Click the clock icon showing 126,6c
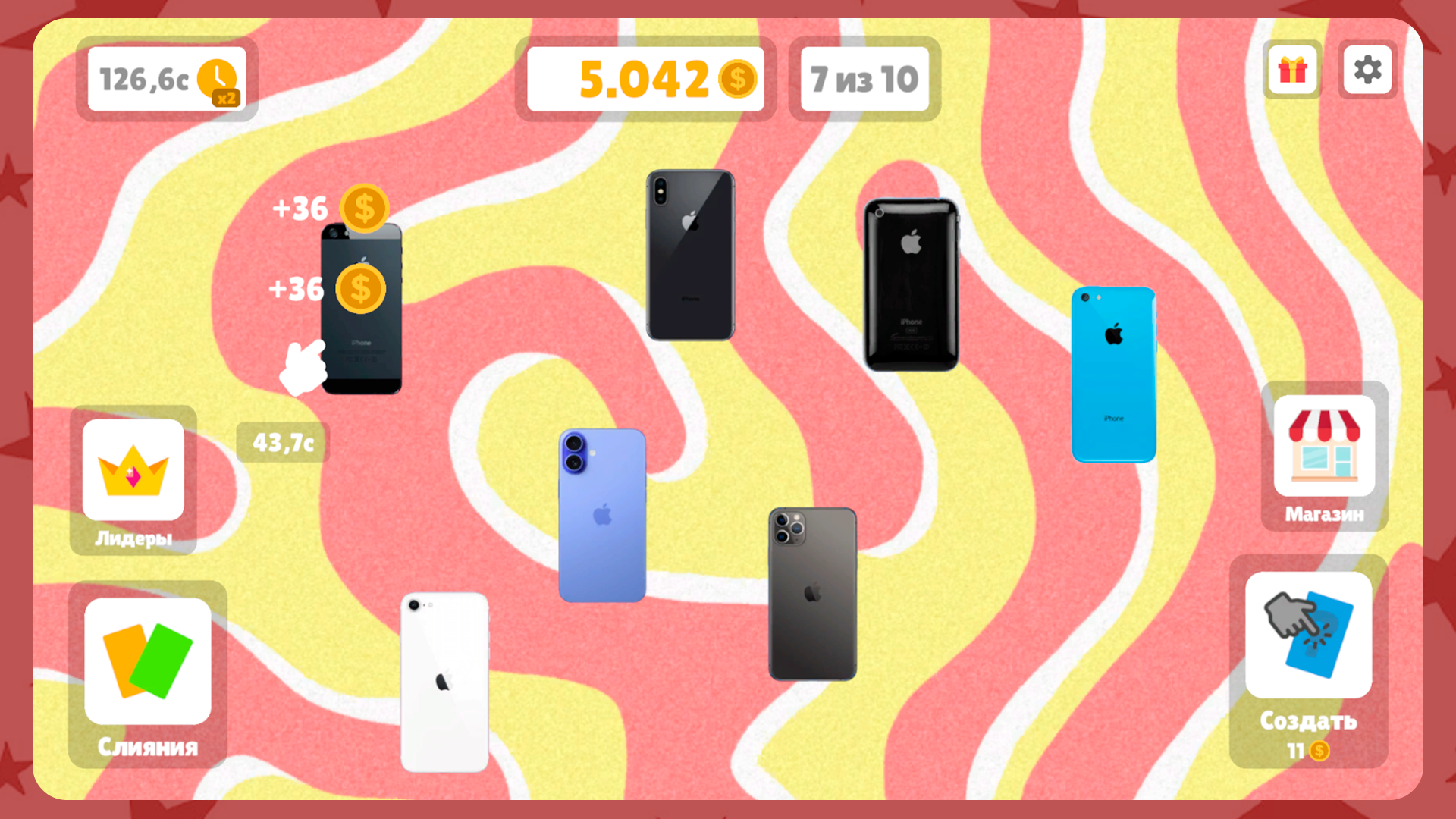Screen dimensions: 1456x819 coord(218,76)
